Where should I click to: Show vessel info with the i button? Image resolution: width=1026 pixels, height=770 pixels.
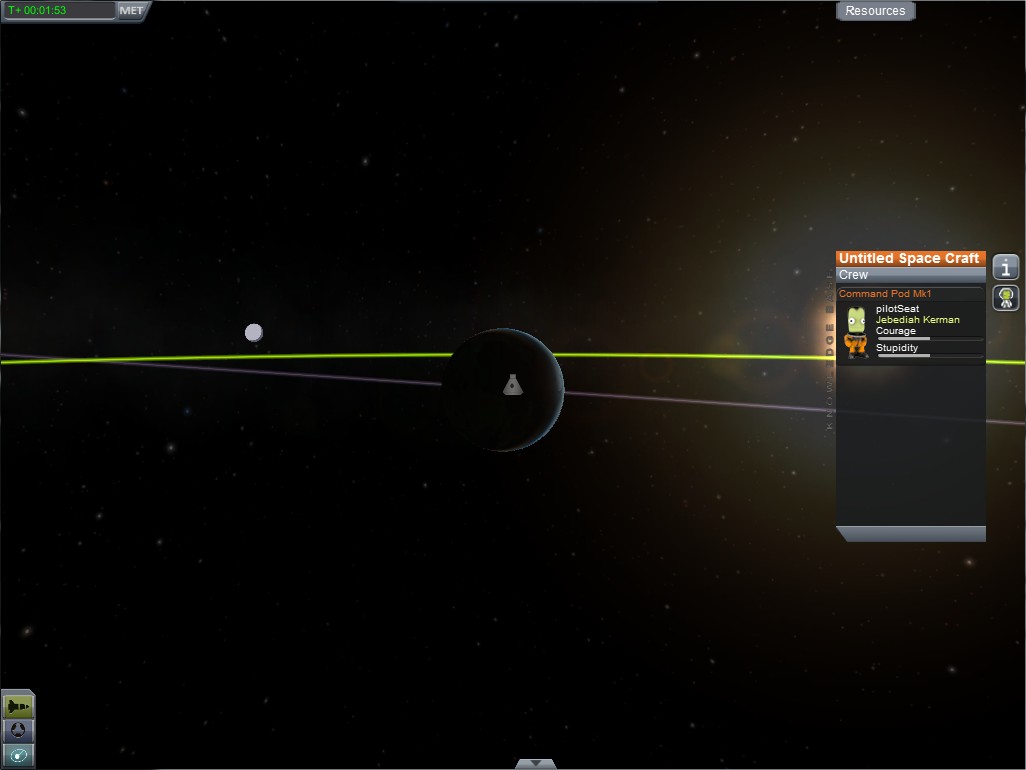[1005, 267]
